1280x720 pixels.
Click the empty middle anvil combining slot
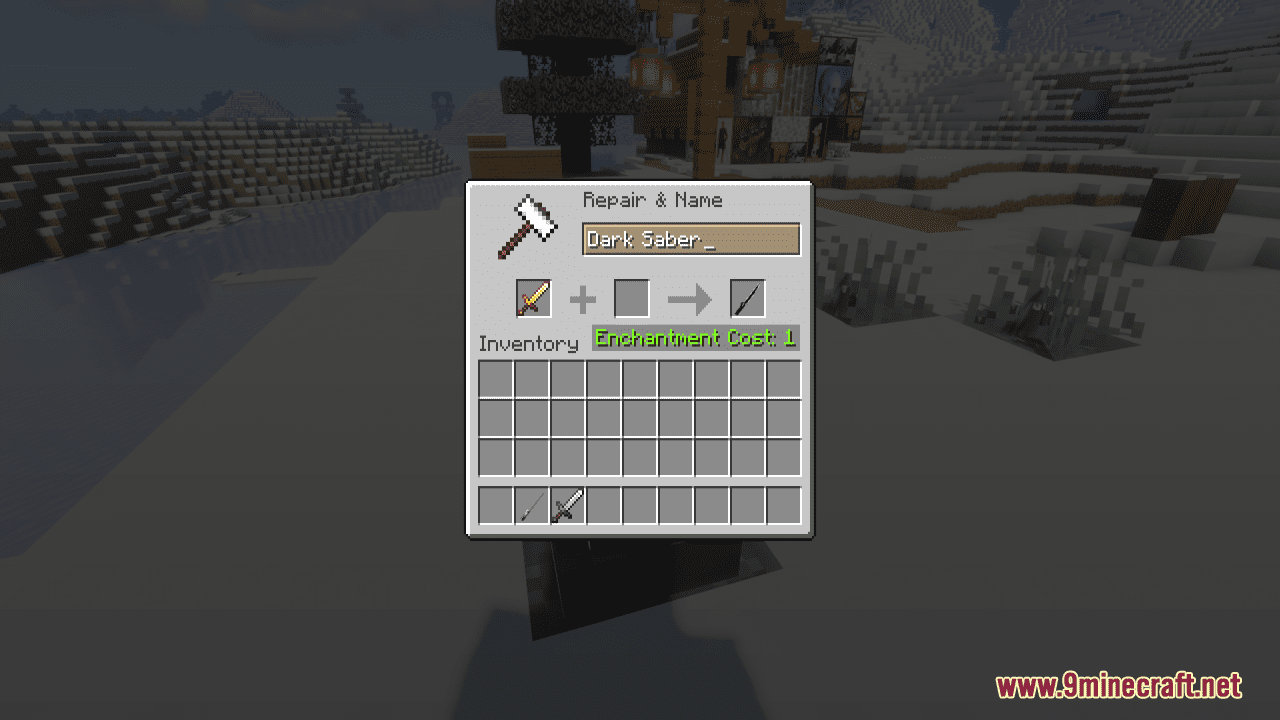pyautogui.click(x=631, y=298)
